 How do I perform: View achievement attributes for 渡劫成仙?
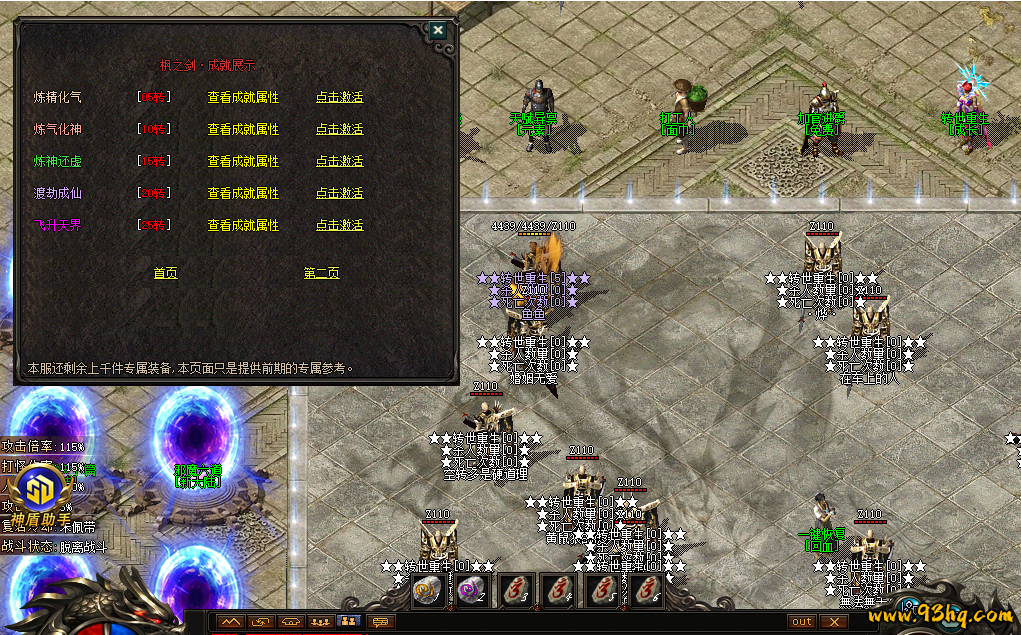pyautogui.click(x=243, y=194)
